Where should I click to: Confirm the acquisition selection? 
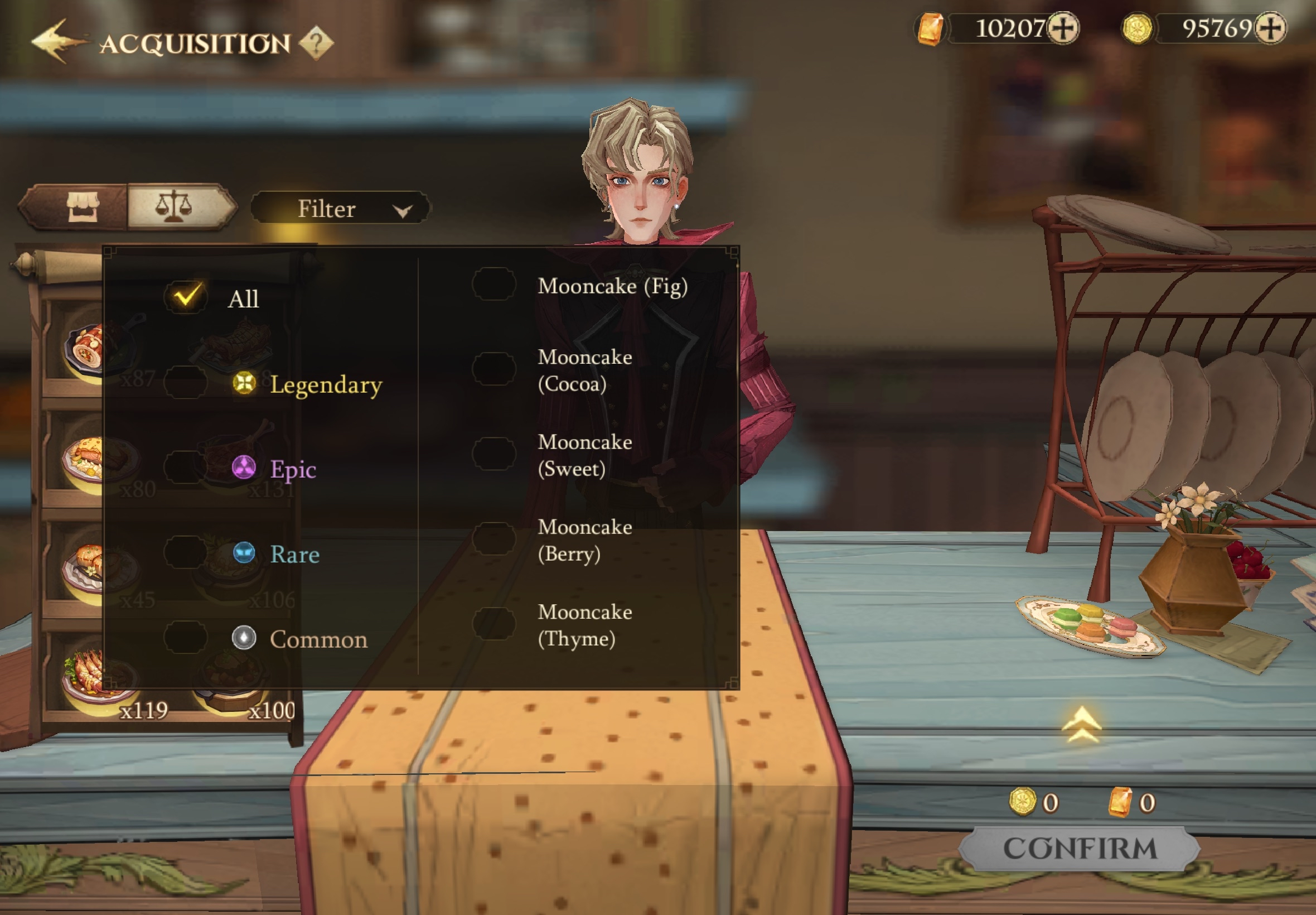(1080, 849)
